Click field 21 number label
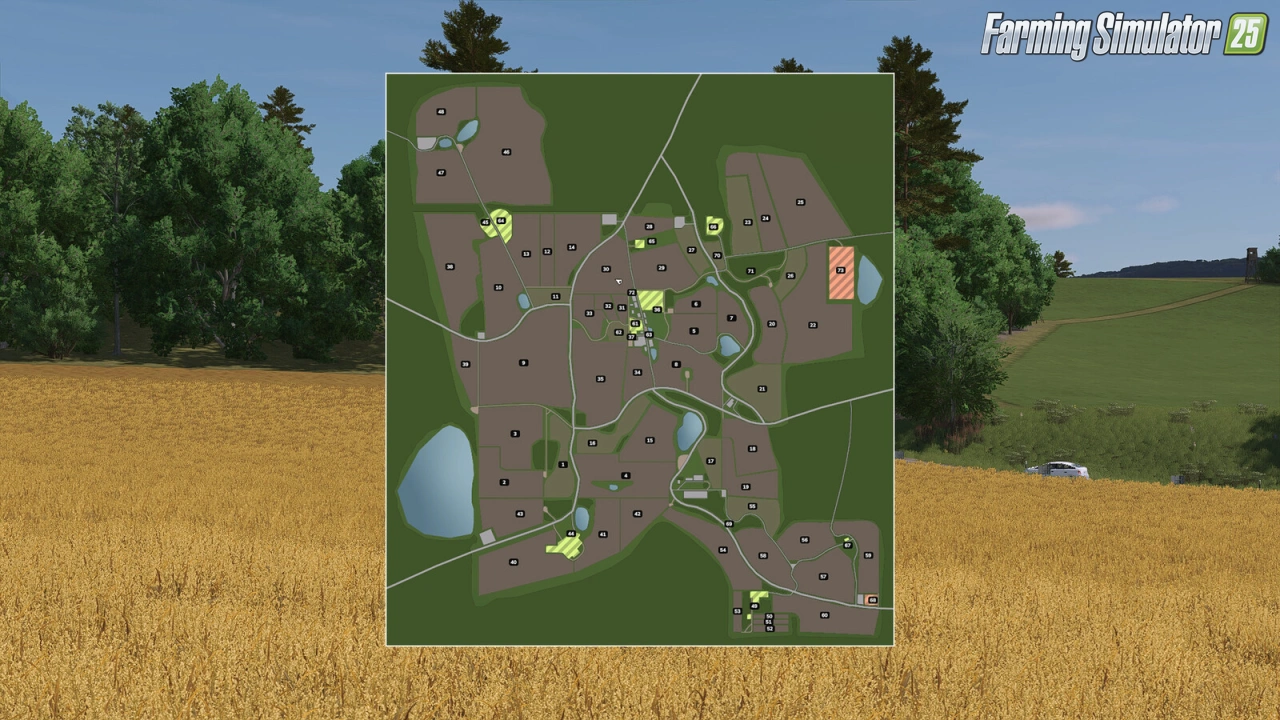The width and height of the screenshot is (1280, 720). pos(762,389)
